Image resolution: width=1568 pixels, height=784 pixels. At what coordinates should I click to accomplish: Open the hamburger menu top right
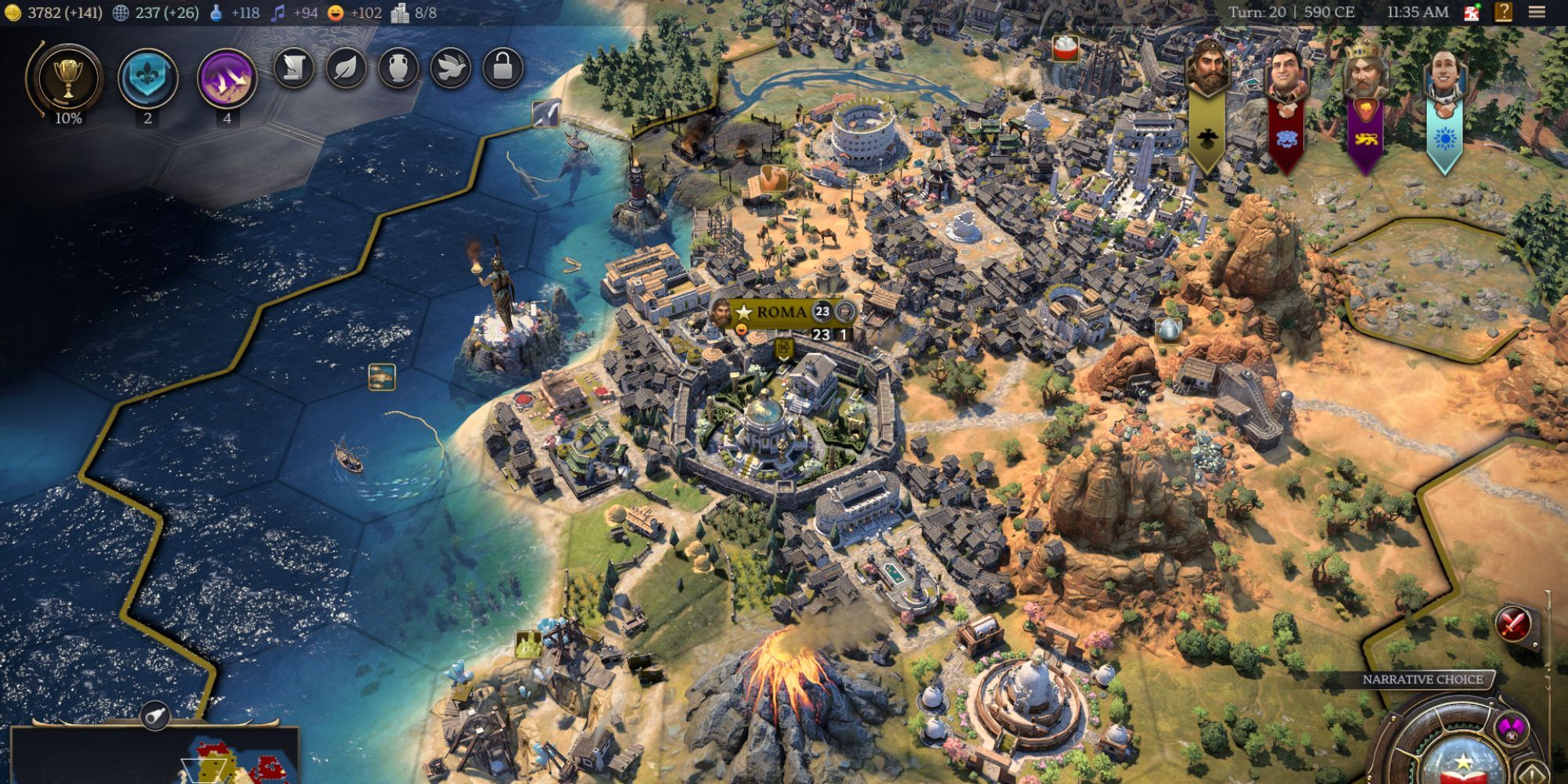[x=1538, y=12]
